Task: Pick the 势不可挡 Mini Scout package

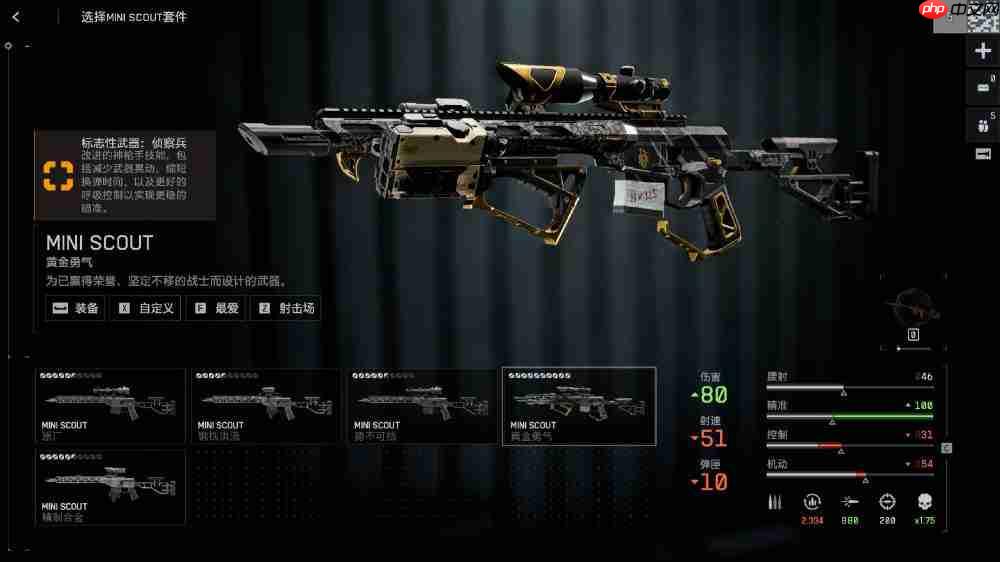Action: [423, 406]
